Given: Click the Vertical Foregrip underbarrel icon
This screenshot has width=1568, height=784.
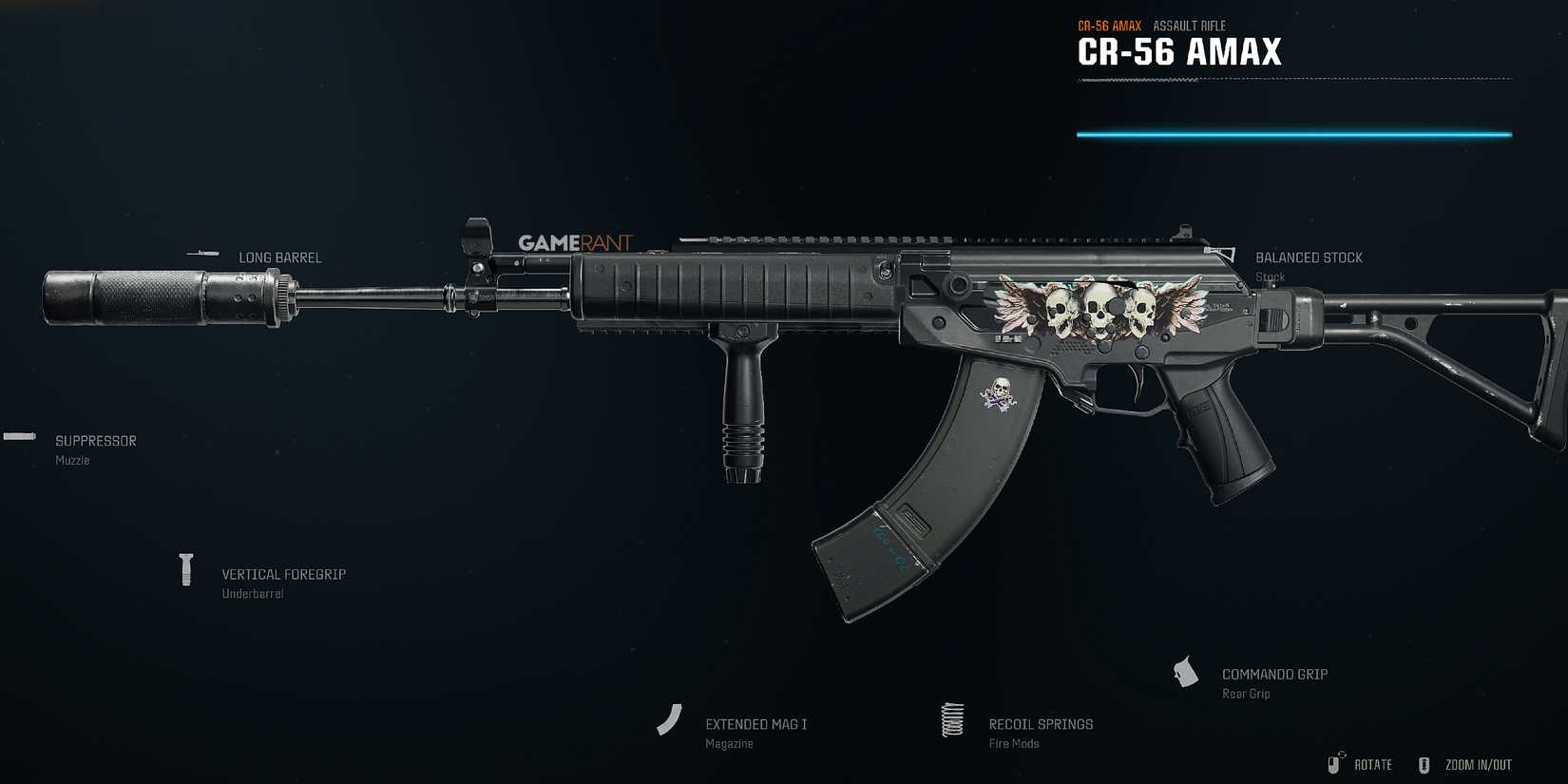Looking at the screenshot, I should click(x=186, y=570).
